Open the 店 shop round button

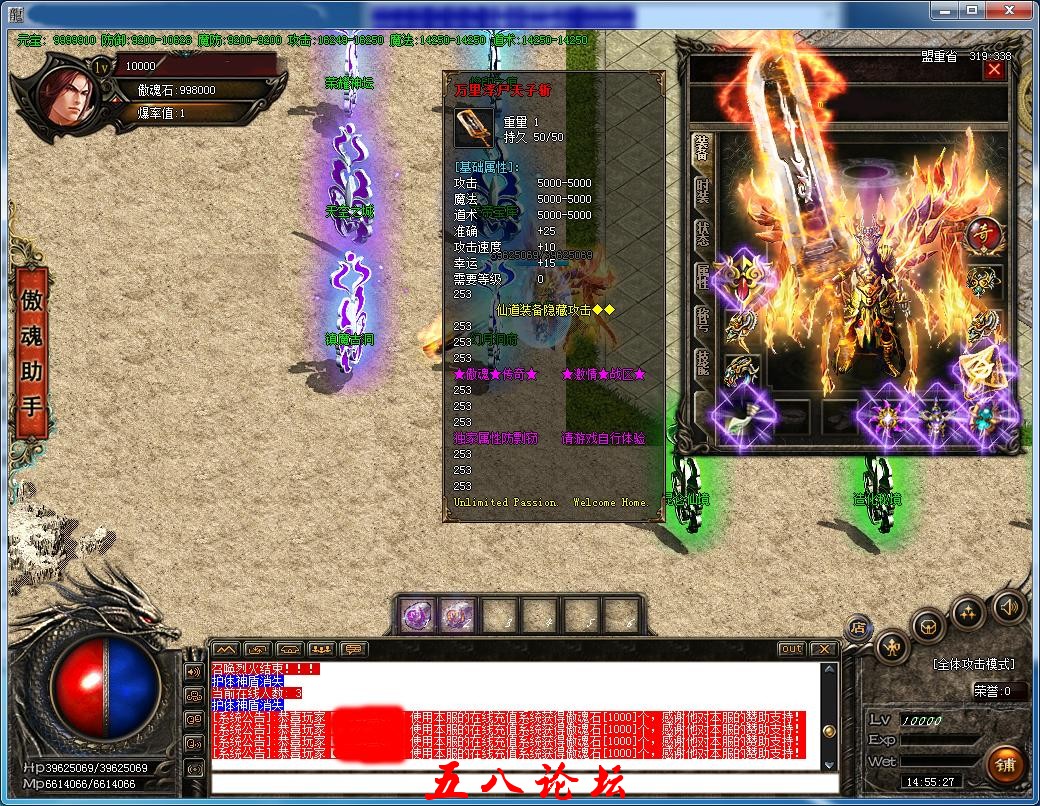[x=856, y=628]
